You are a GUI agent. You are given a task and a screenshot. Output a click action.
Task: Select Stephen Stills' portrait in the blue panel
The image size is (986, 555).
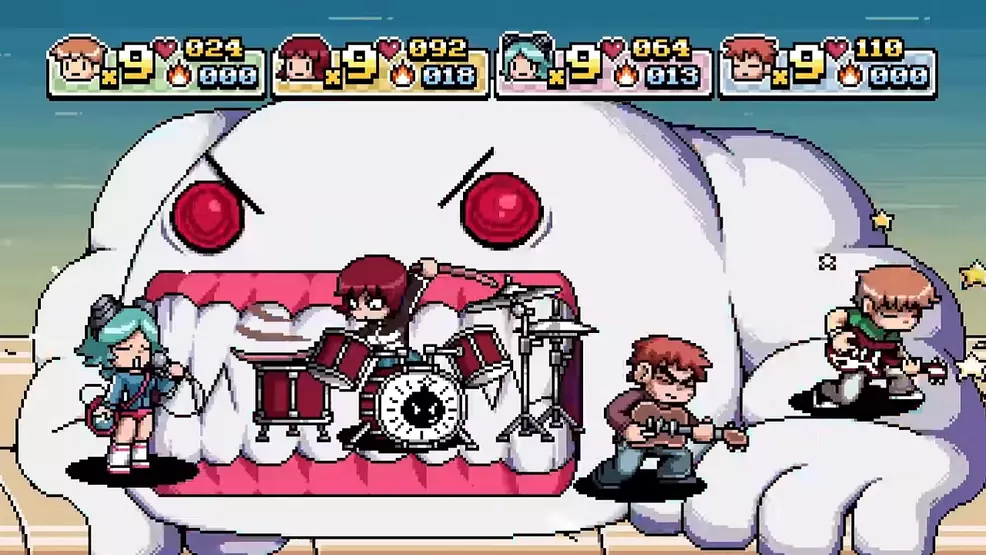click(x=747, y=63)
